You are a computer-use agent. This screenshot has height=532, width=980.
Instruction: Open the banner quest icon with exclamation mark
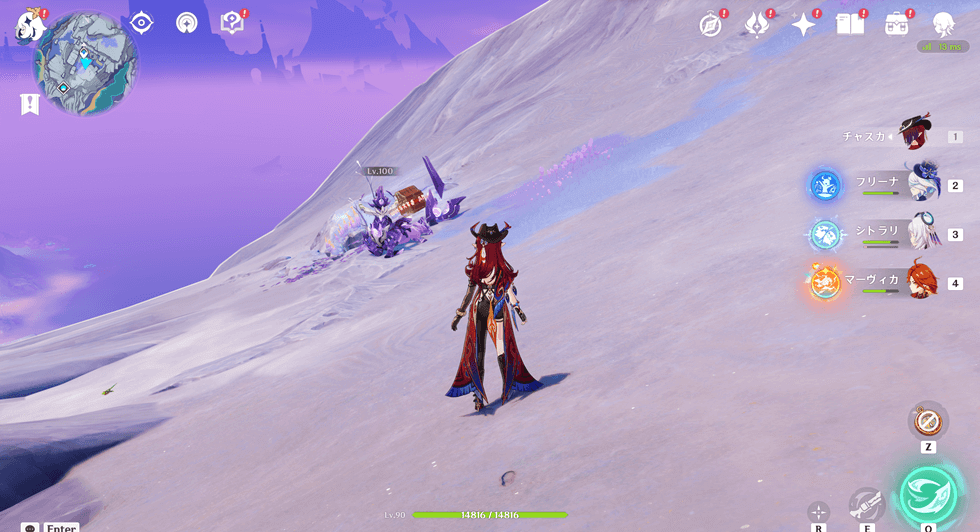[29, 102]
